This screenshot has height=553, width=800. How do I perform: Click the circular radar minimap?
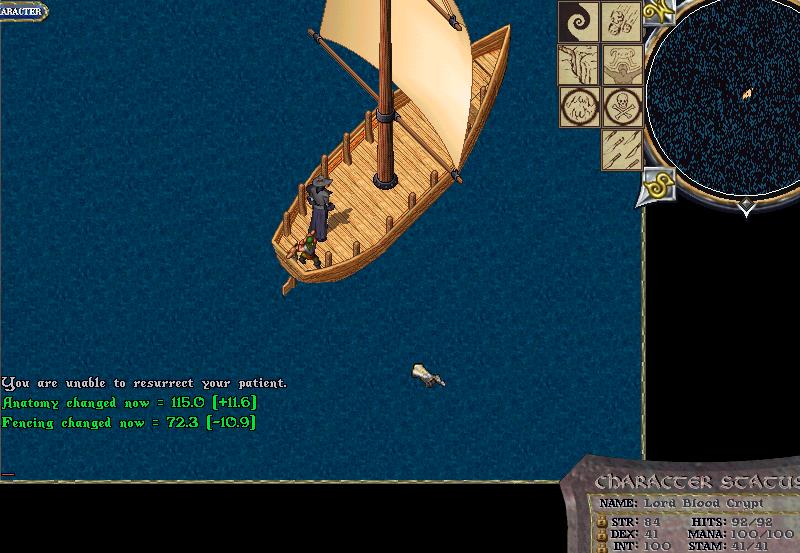(723, 97)
